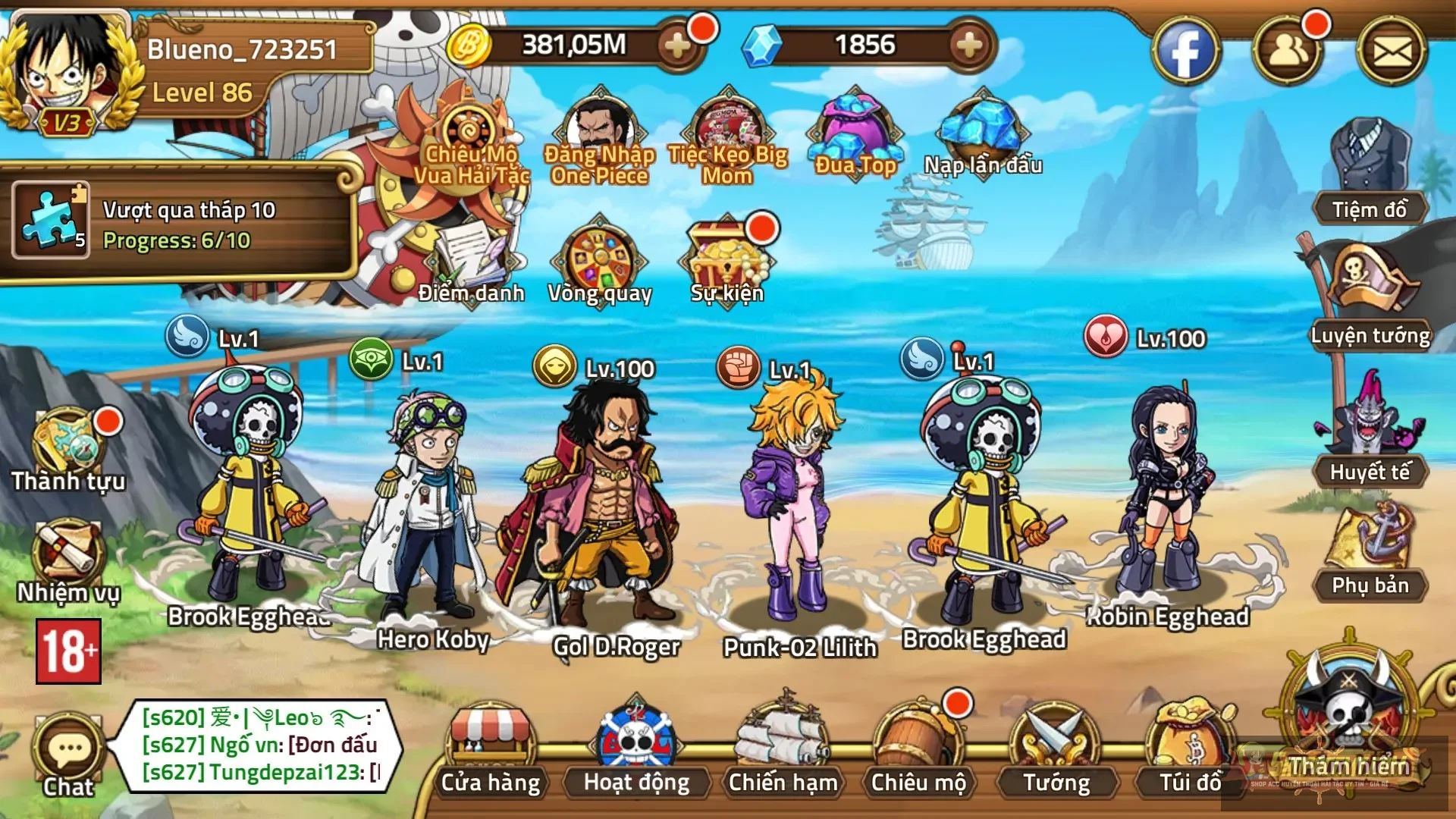The image size is (1456, 819).
Task: Open the Tướng heroes menu
Action: (1056, 751)
